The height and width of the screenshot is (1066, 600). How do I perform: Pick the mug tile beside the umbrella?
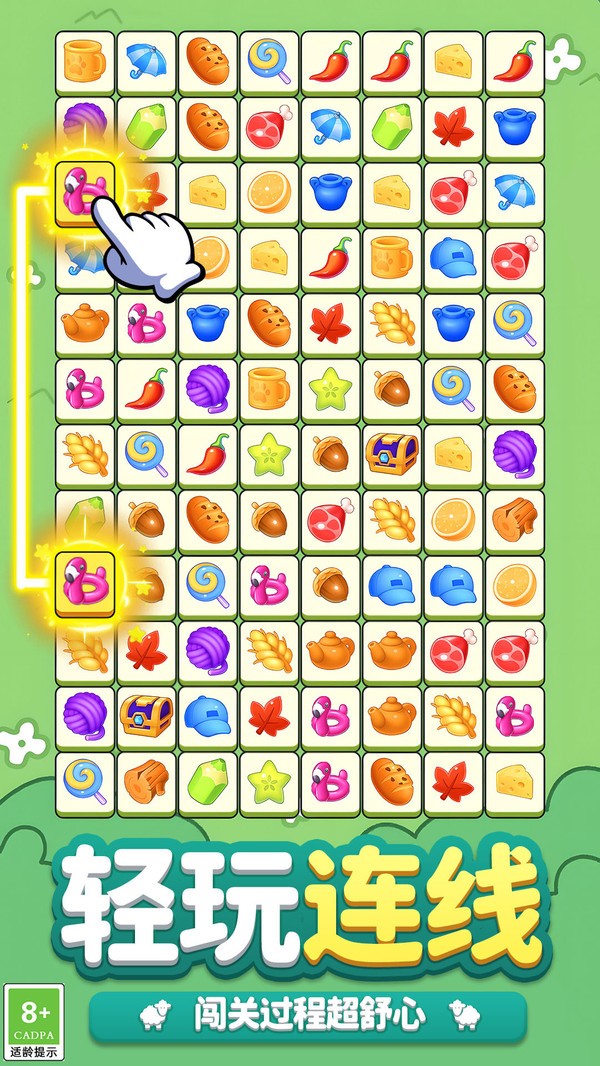[x=84, y=62]
